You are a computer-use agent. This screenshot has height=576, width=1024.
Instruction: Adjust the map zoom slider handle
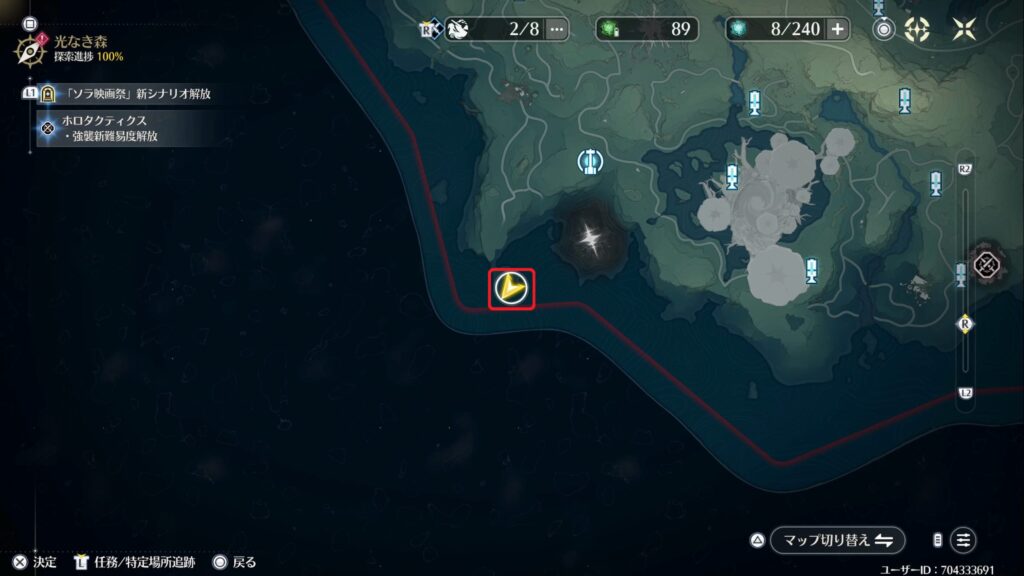pos(965,323)
